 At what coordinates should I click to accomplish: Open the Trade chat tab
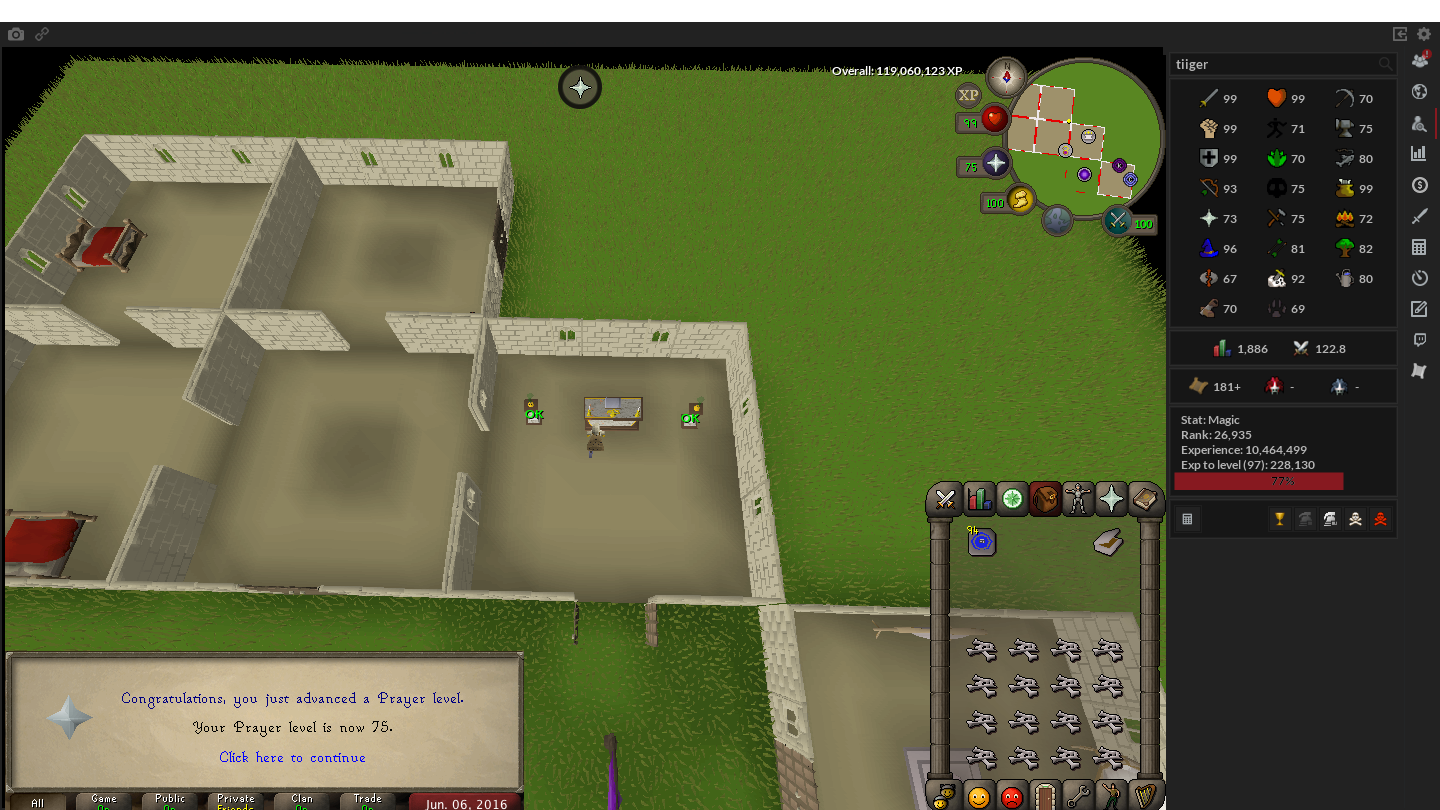point(366,800)
